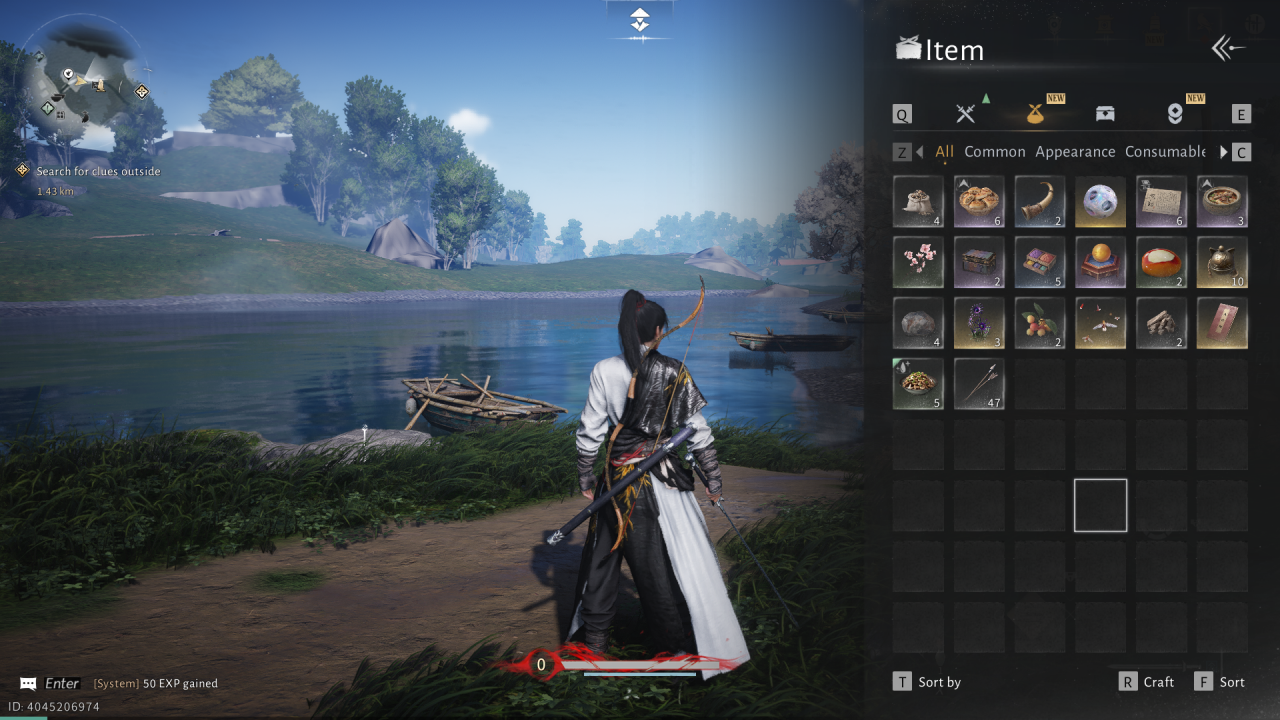Select the horn item slot
Viewport: 1280px width, 720px height.
click(1040, 202)
